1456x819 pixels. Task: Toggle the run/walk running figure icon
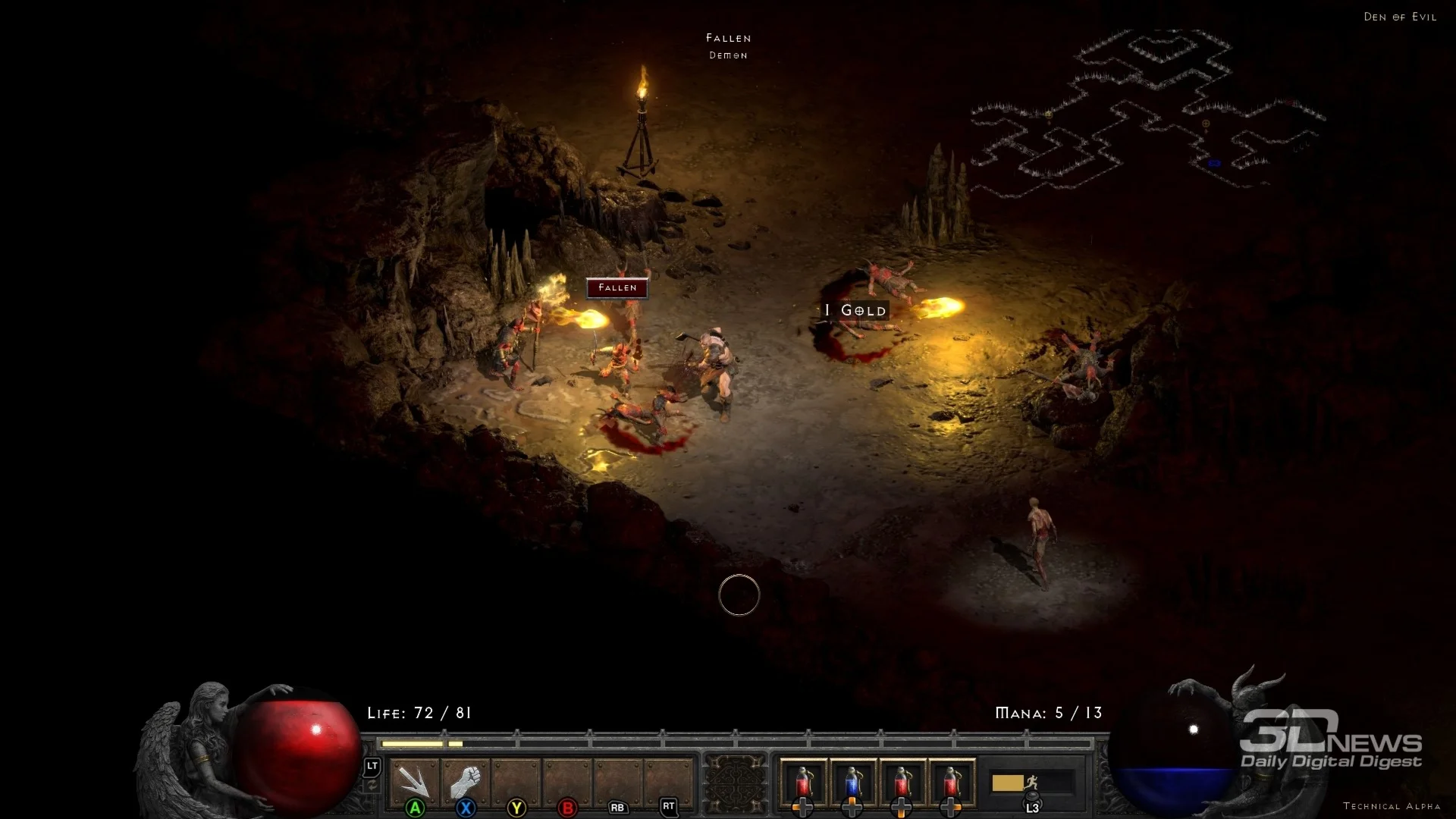point(1030,783)
